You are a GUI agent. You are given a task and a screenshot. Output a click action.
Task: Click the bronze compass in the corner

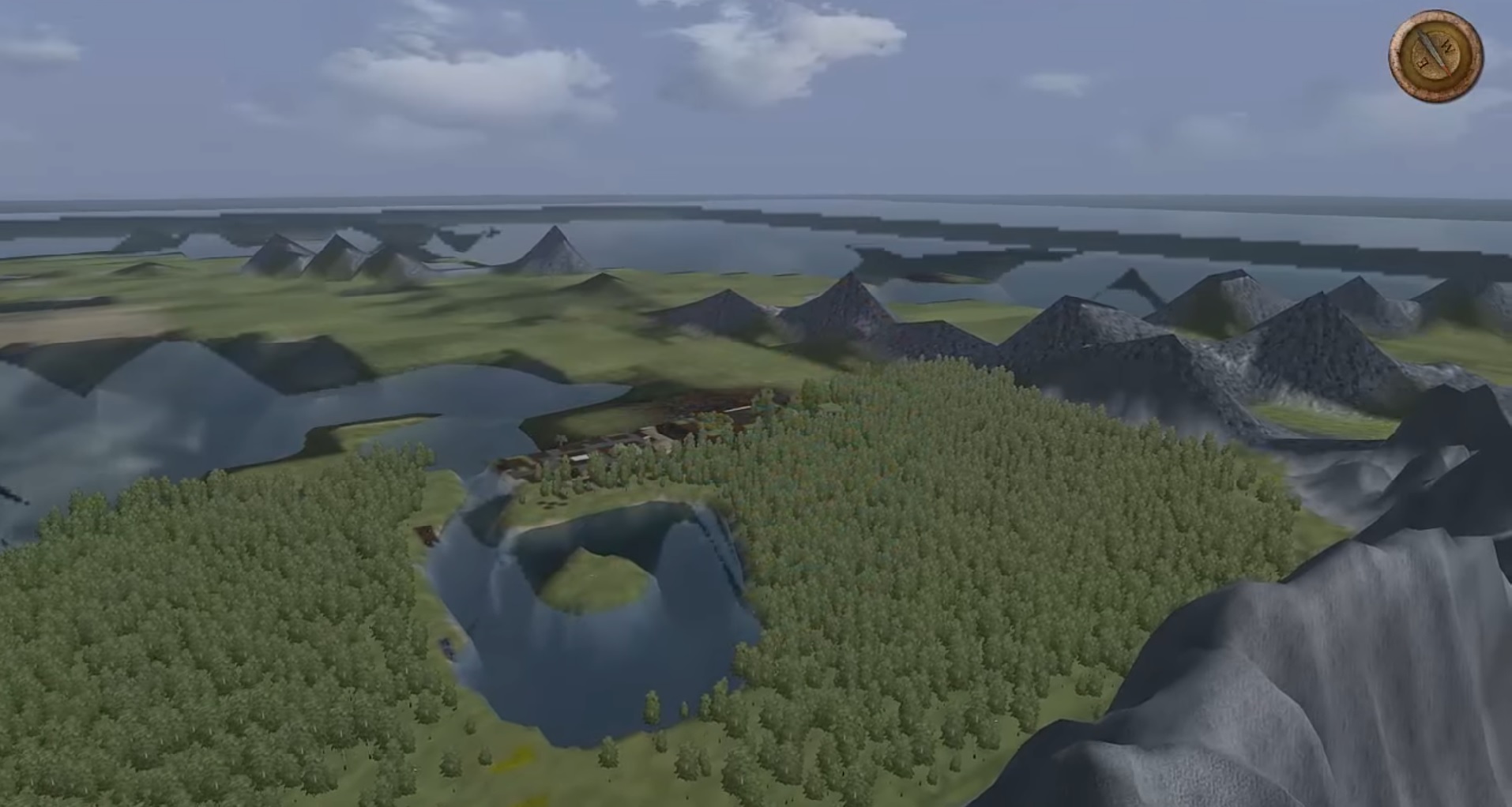(x=1435, y=55)
